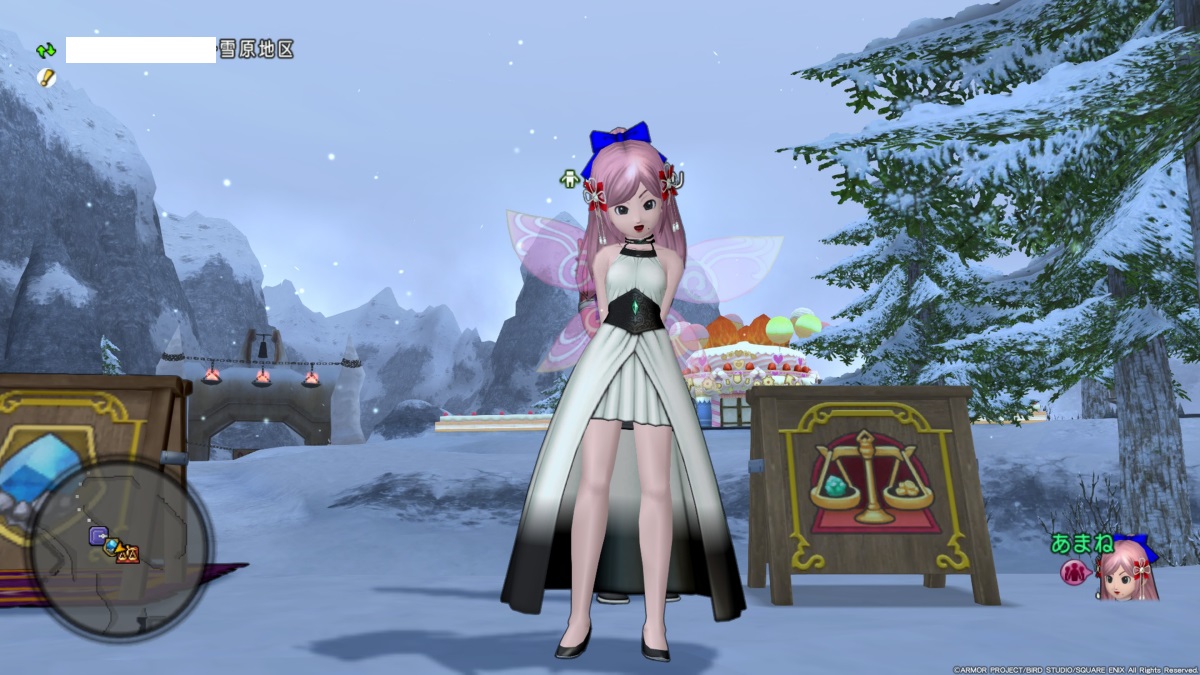Open the yellow exclamation mark notification
Image resolution: width=1200 pixels, height=675 pixels.
46,77
